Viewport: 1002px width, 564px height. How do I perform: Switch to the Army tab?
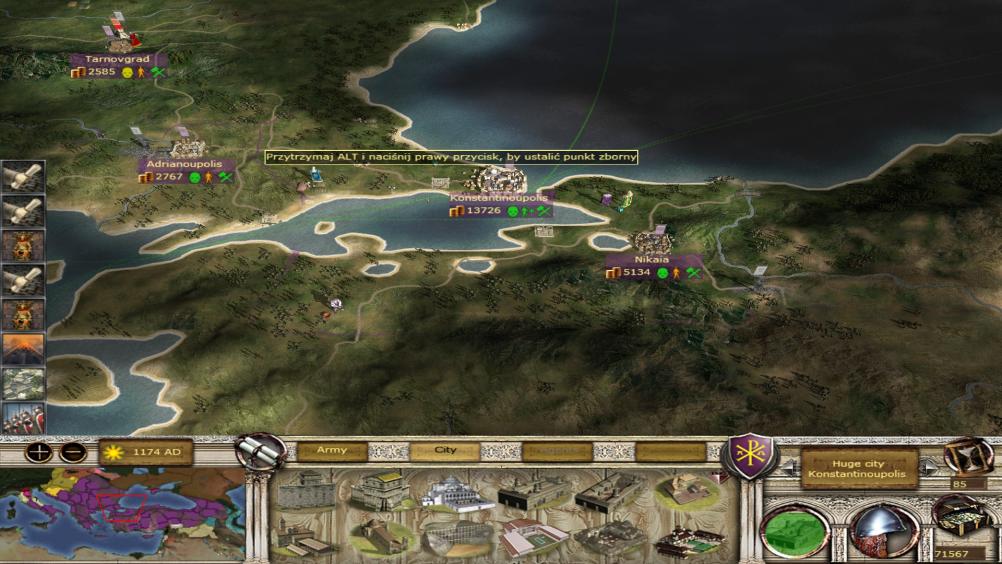click(332, 451)
